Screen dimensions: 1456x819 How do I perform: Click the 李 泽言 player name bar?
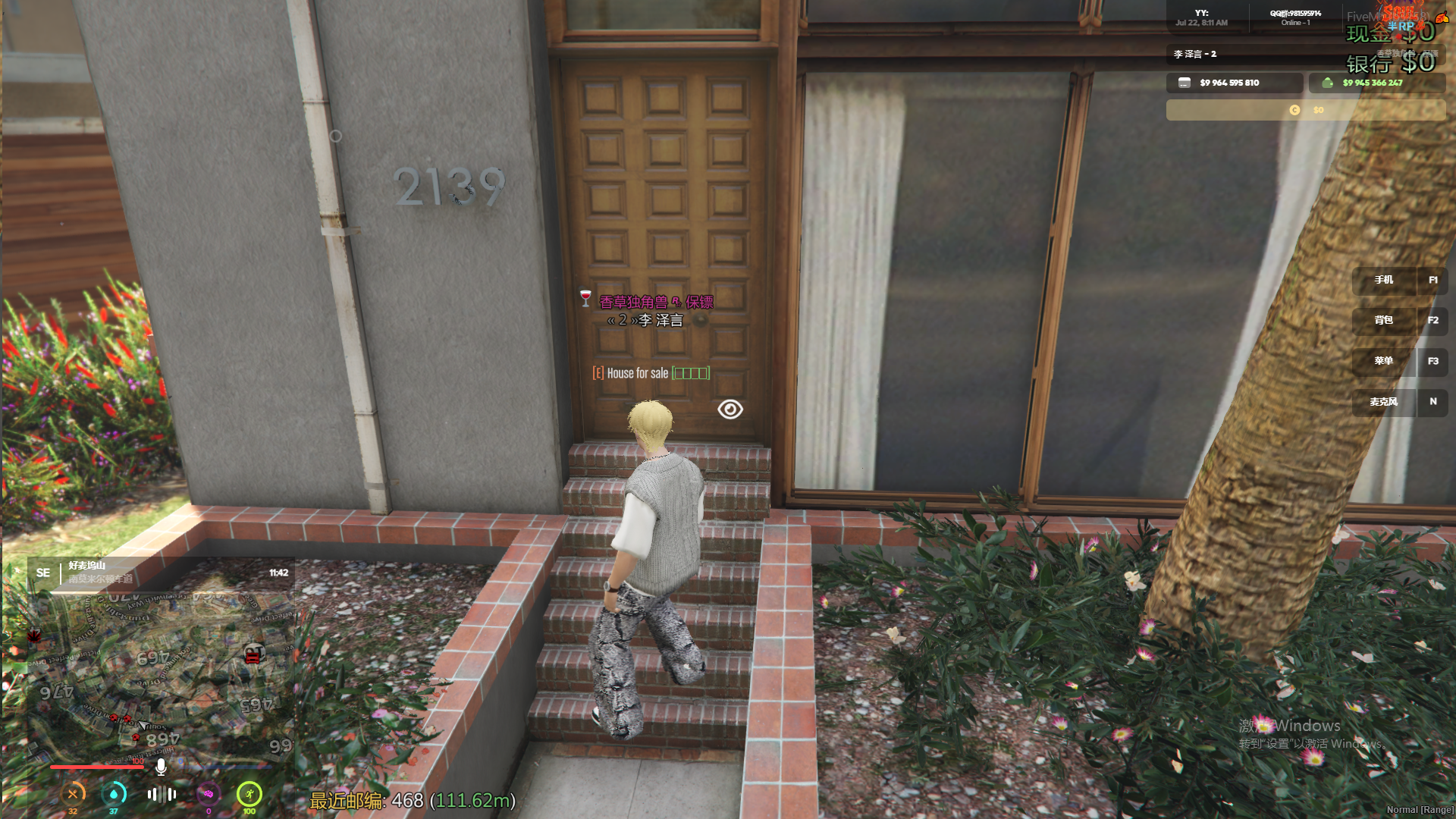(1259, 55)
